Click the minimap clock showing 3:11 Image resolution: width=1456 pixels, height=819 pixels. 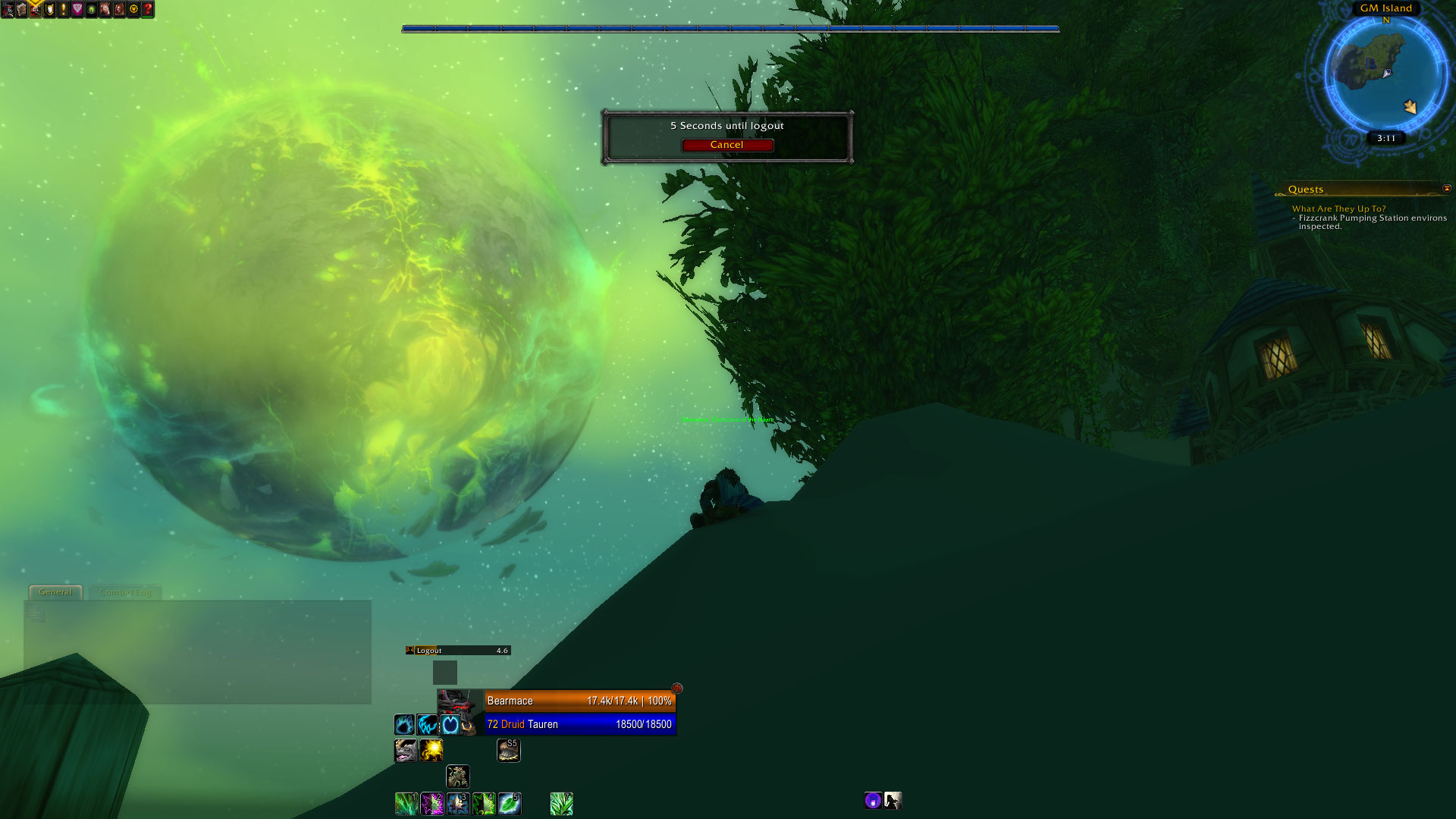1386,138
